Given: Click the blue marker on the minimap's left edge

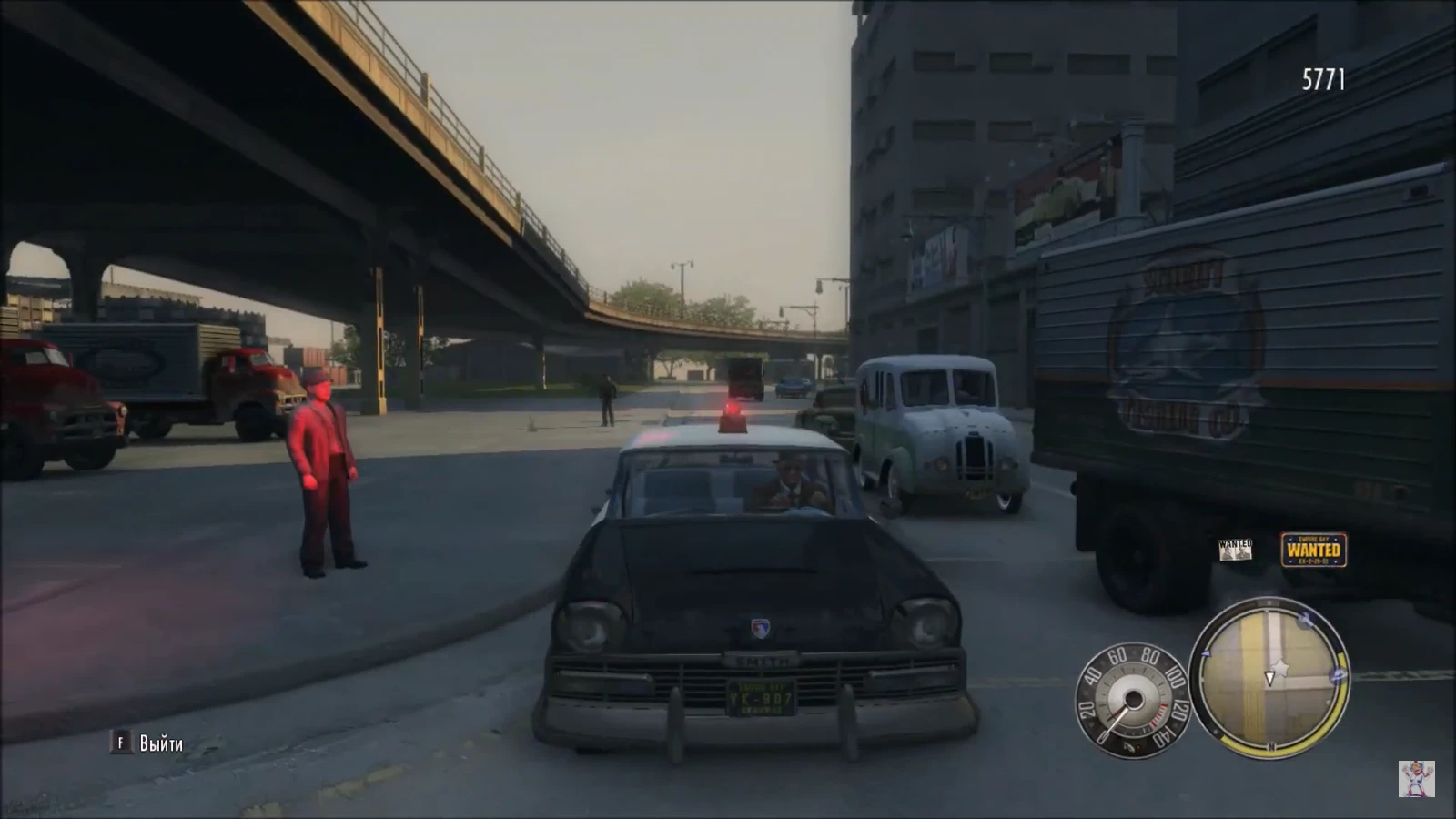Looking at the screenshot, I should point(1206,653).
